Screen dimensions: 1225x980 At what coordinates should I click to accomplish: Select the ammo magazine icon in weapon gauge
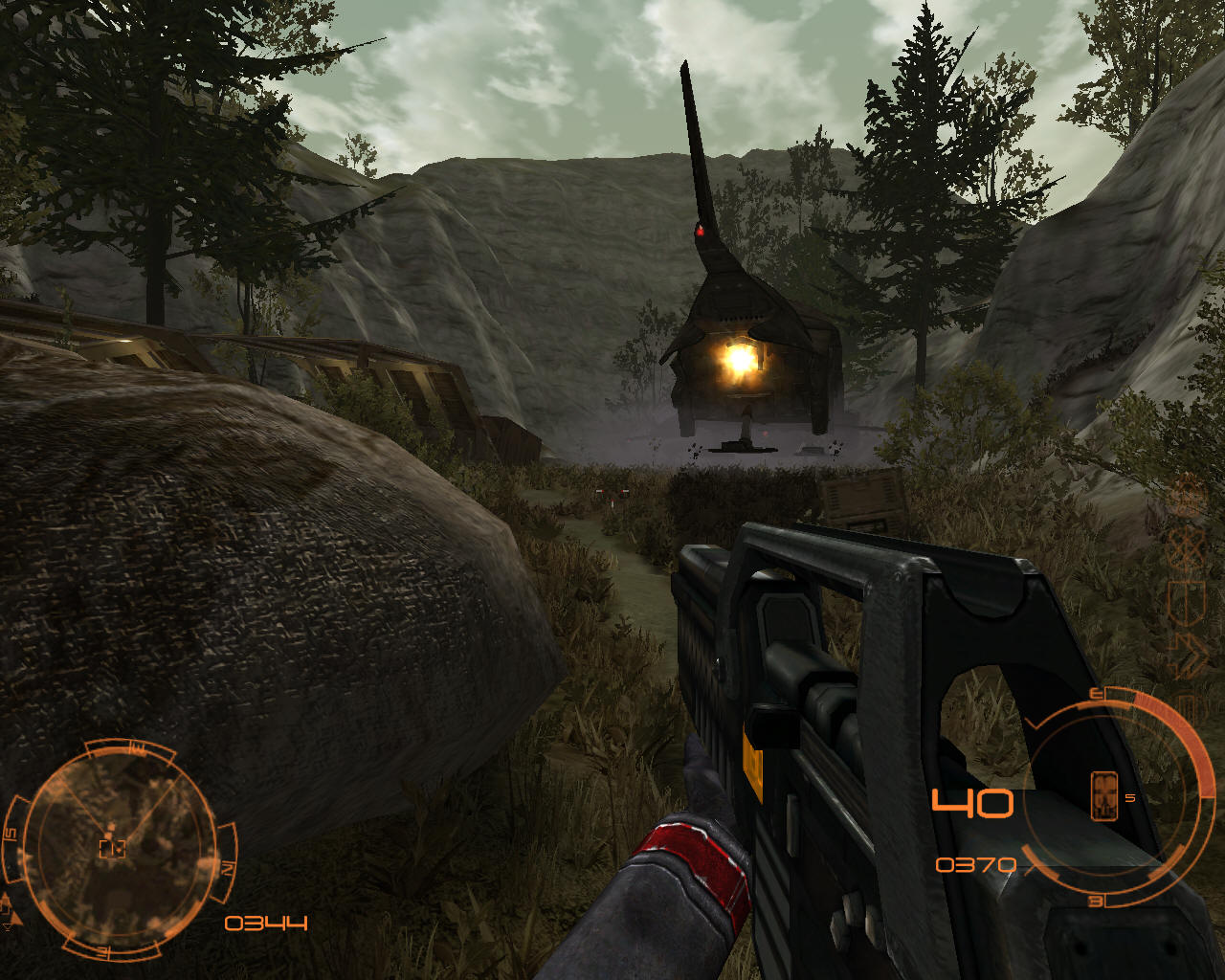pos(1104,795)
